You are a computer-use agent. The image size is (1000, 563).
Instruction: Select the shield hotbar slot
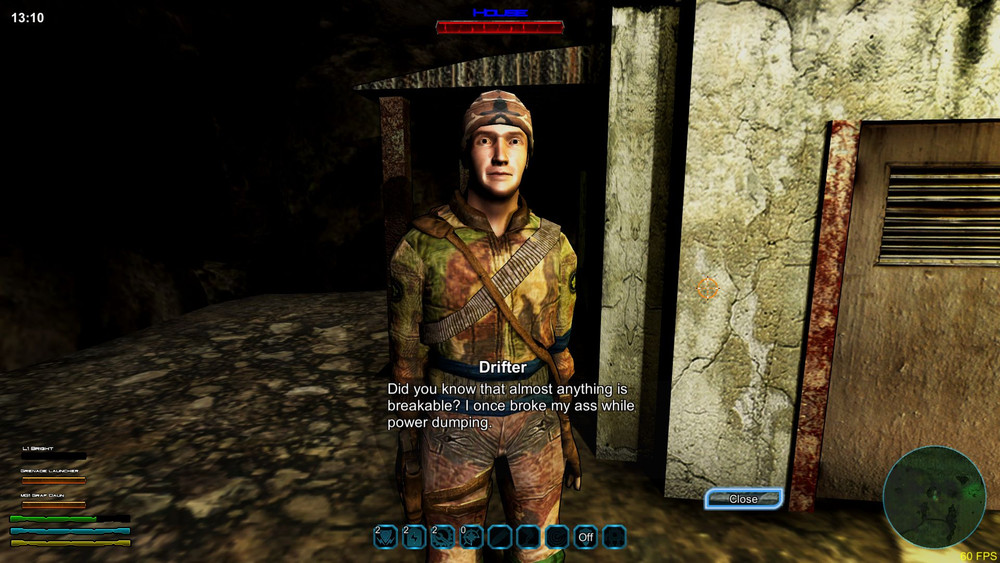pyautogui.click(x=385, y=537)
